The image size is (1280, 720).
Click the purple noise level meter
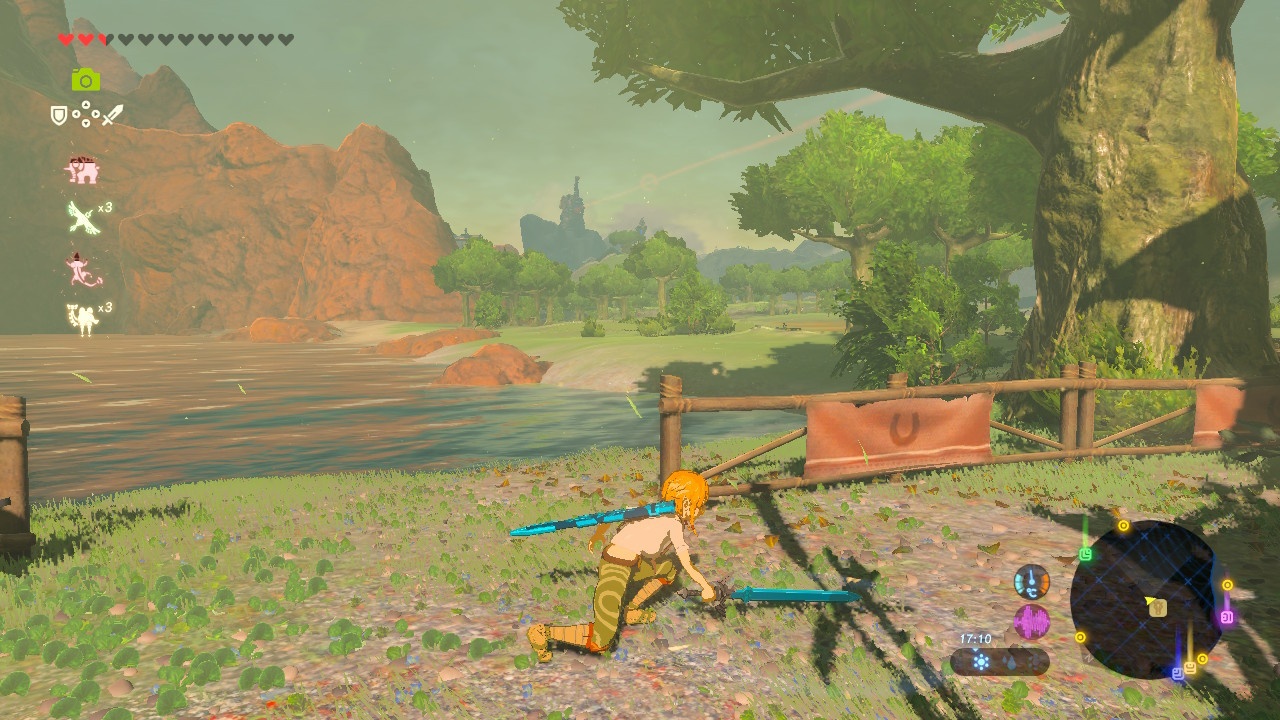pyautogui.click(x=1033, y=620)
